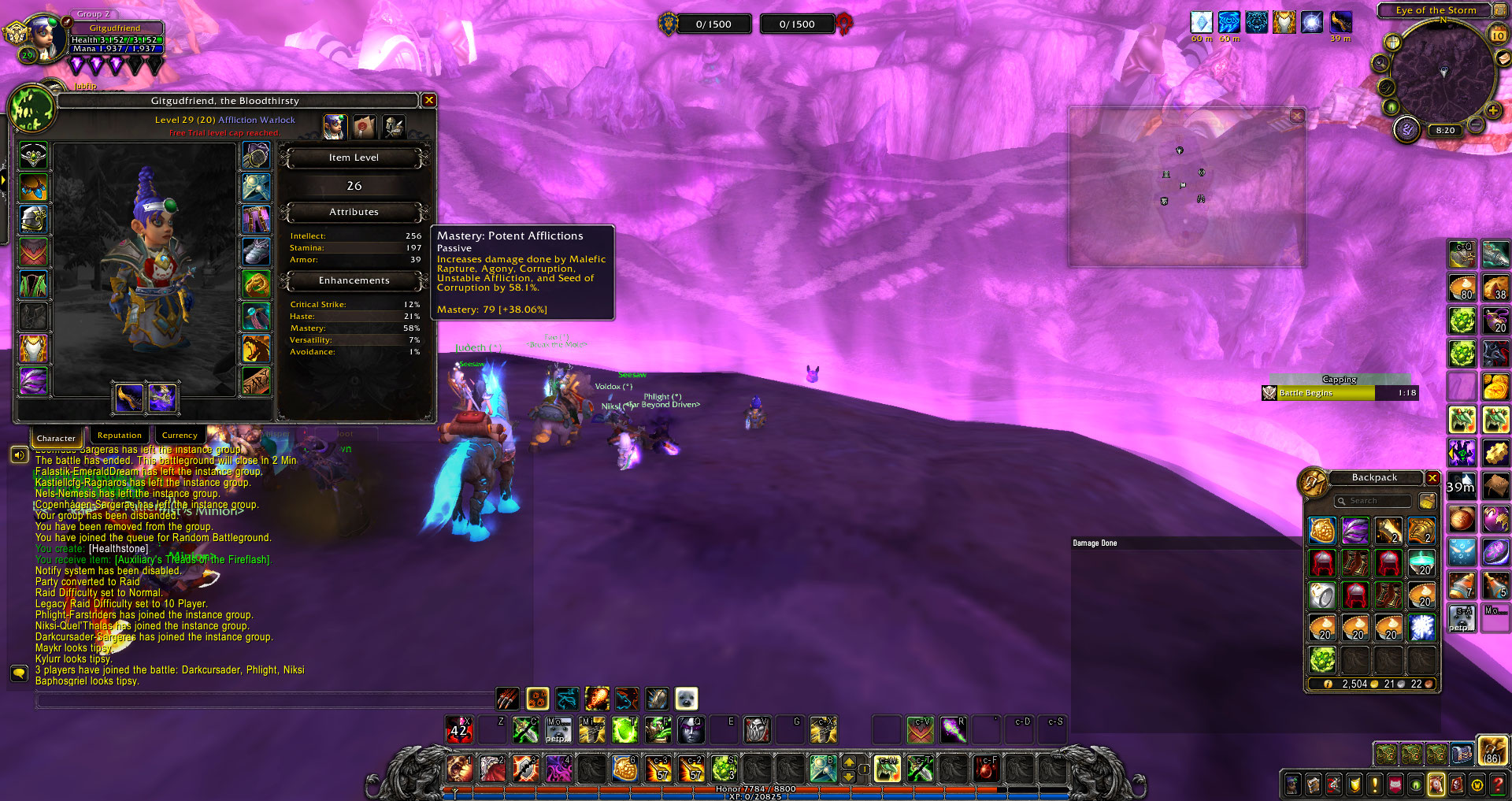This screenshot has width=1512, height=801.
Task: Open the calendar showing day 10
Action: tap(1498, 35)
